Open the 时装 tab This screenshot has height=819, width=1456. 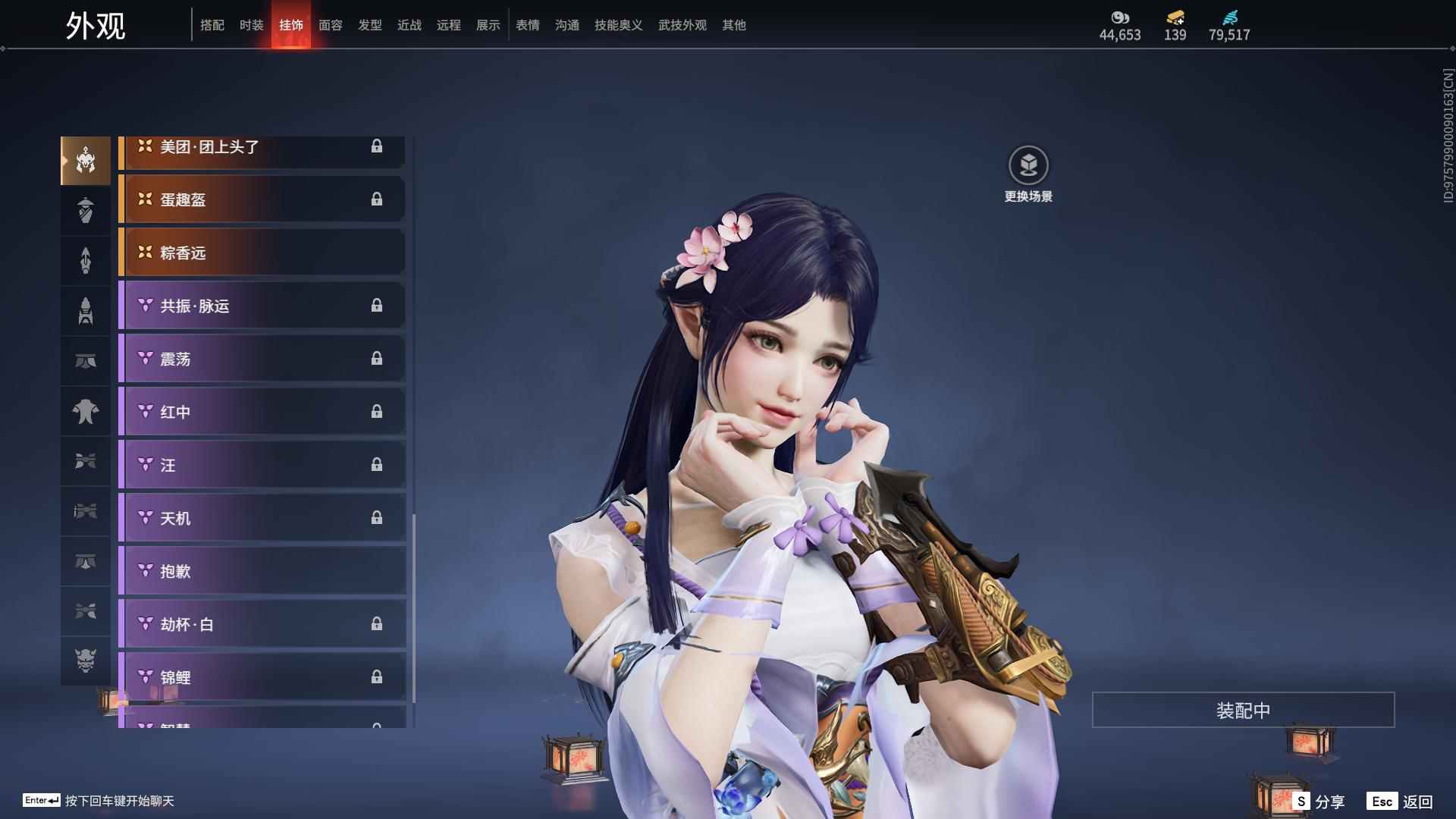[252, 25]
